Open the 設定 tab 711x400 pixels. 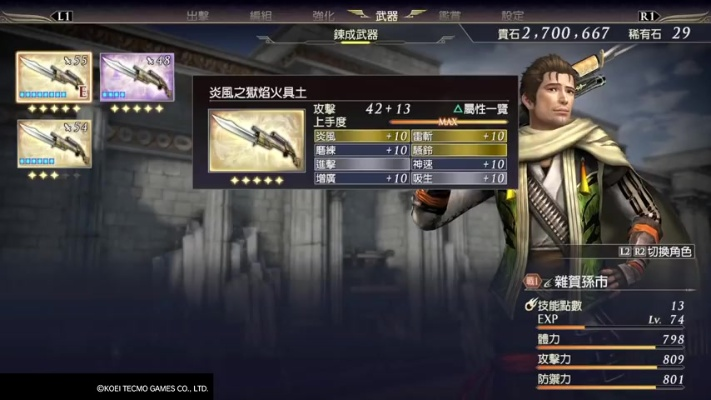(512, 16)
